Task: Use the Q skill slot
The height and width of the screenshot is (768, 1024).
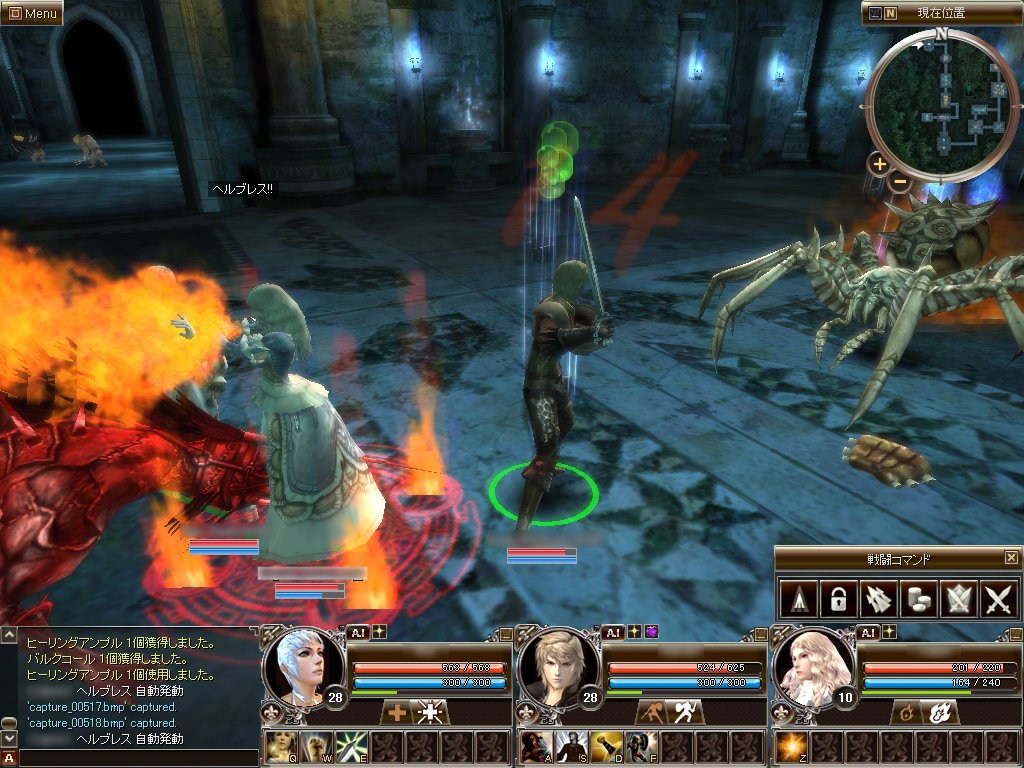Action: click(x=281, y=748)
